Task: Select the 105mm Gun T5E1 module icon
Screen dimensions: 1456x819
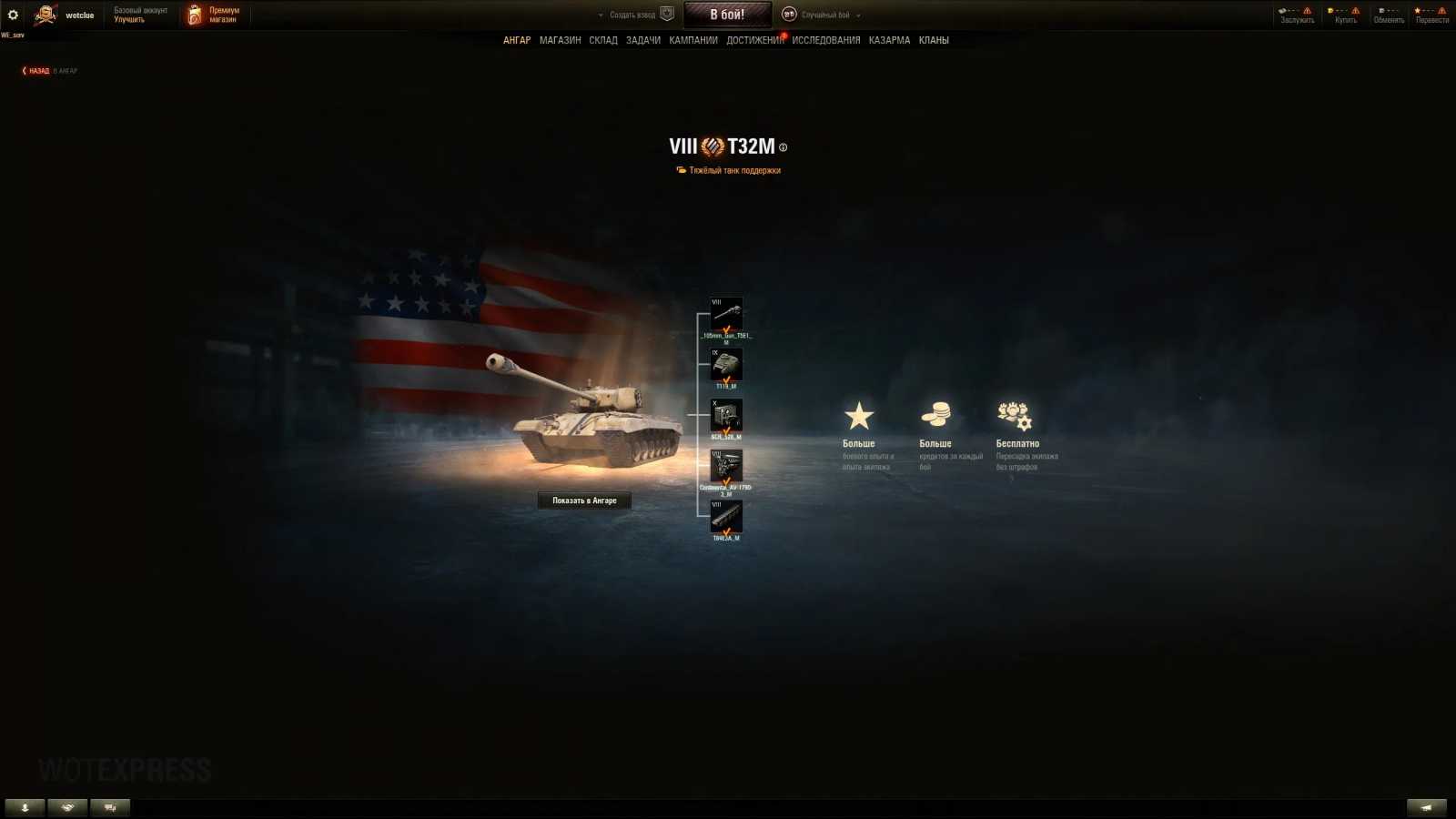Action: [726, 312]
